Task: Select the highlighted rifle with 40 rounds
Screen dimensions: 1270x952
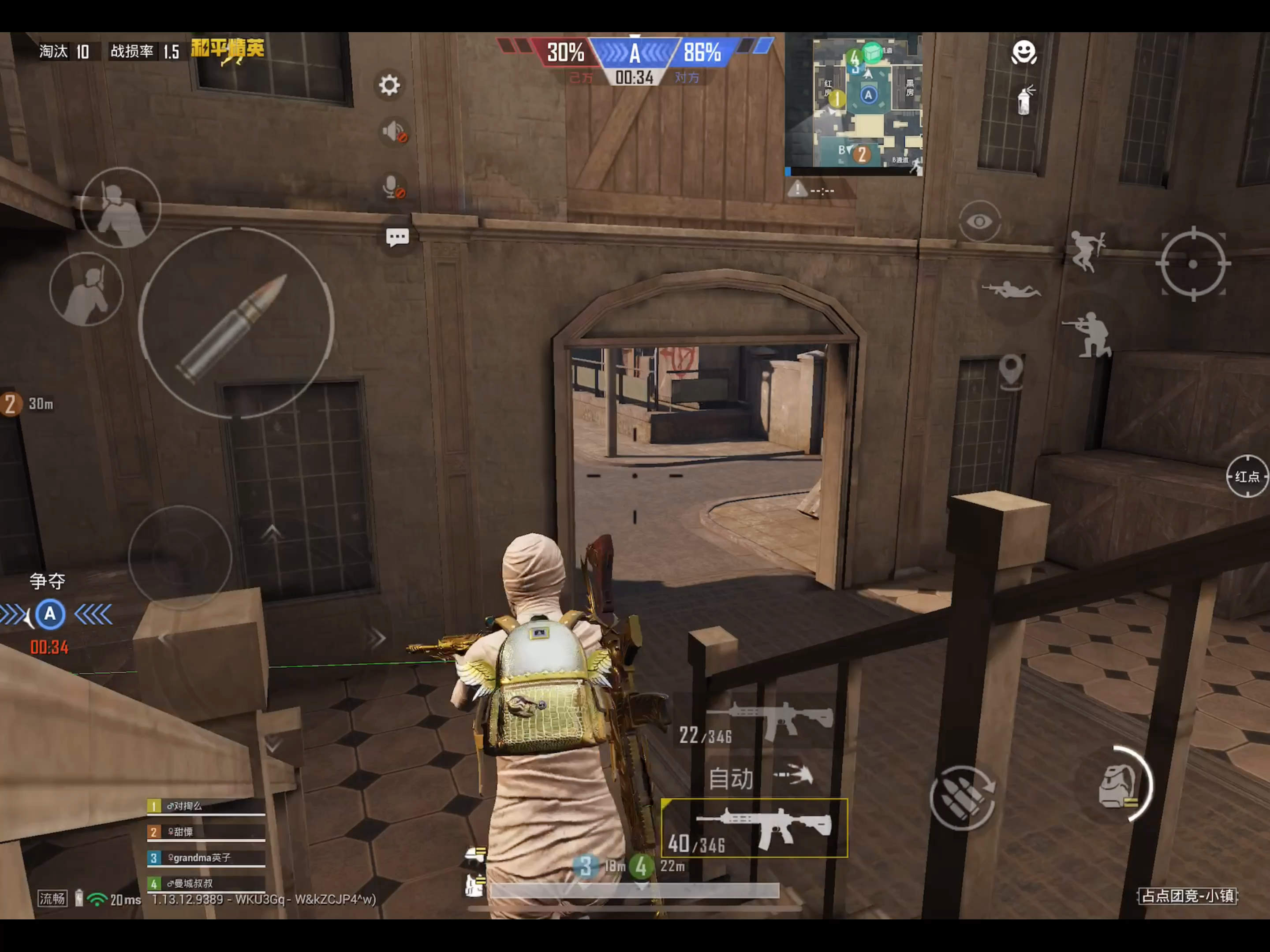Action: pos(755,828)
